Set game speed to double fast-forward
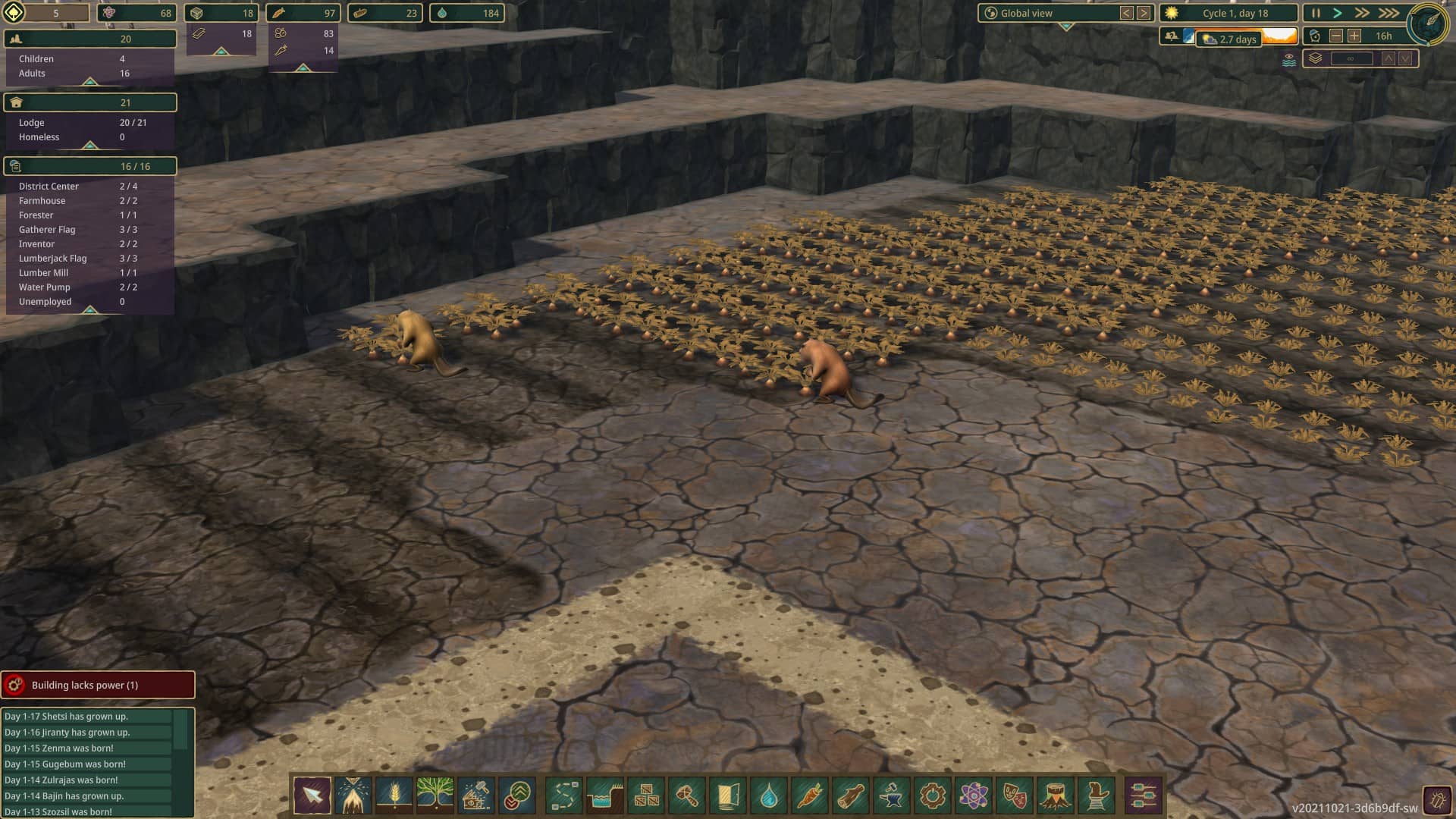Viewport: 1456px width, 819px height. (1362, 13)
